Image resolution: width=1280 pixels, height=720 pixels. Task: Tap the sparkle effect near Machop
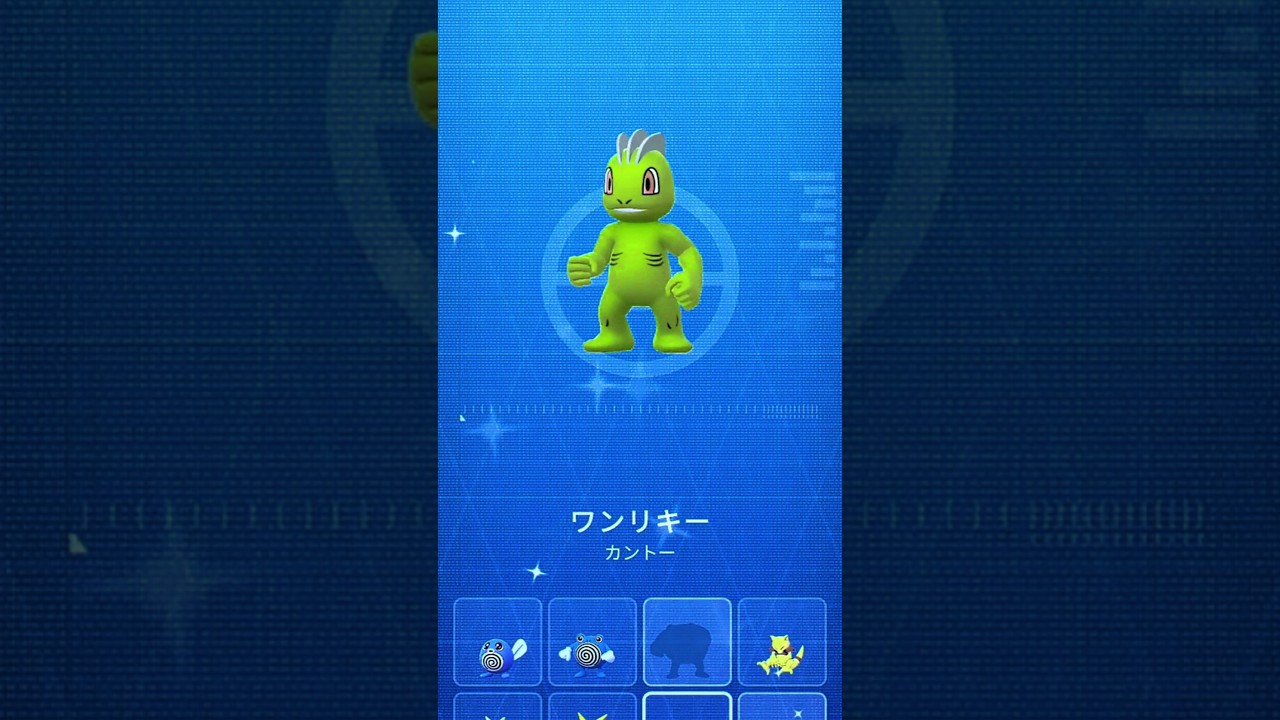(x=456, y=234)
